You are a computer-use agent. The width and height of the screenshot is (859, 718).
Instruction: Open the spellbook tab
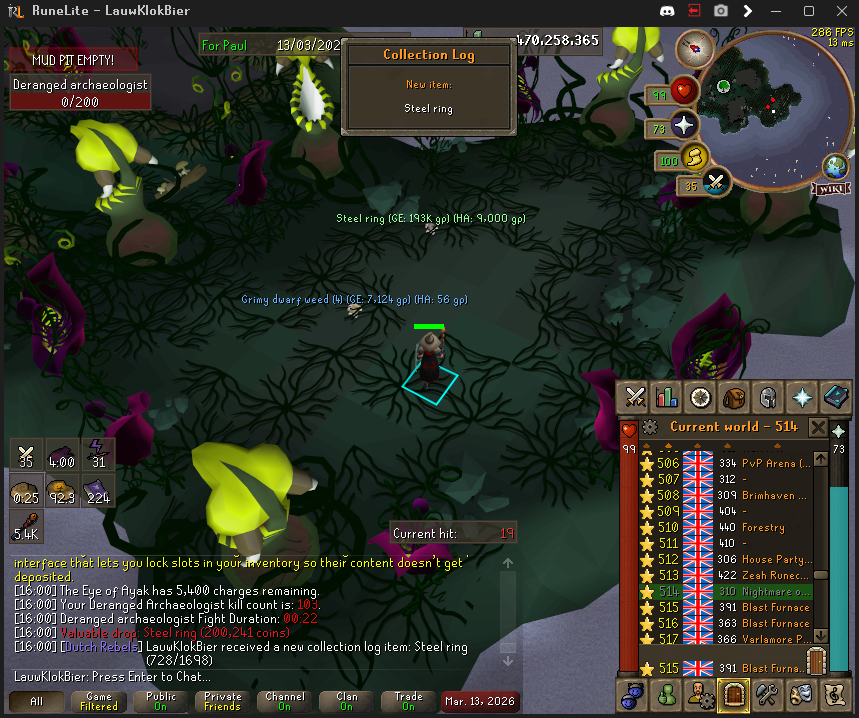tap(834, 397)
